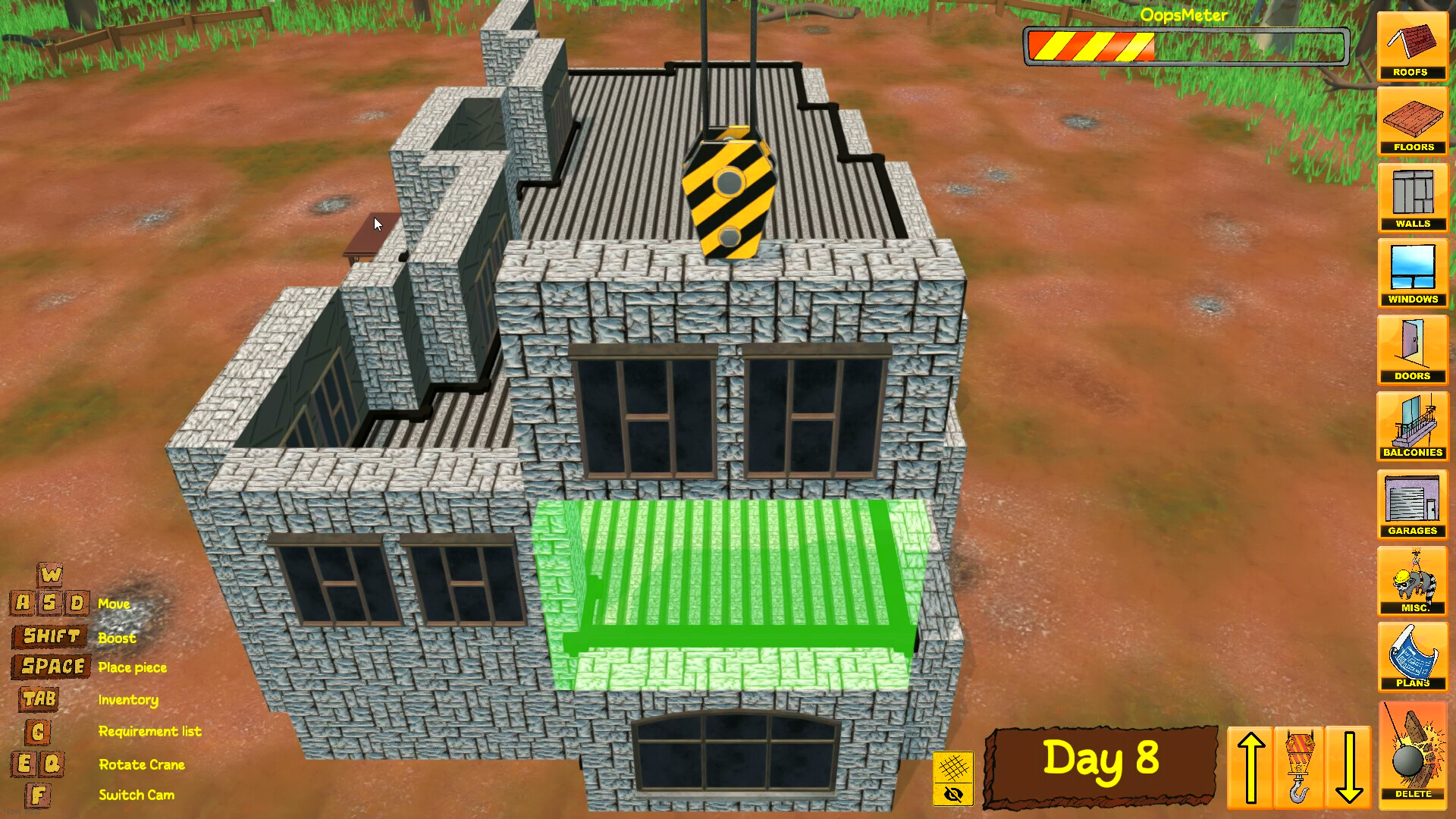Open the Doors selection

coord(1412,350)
